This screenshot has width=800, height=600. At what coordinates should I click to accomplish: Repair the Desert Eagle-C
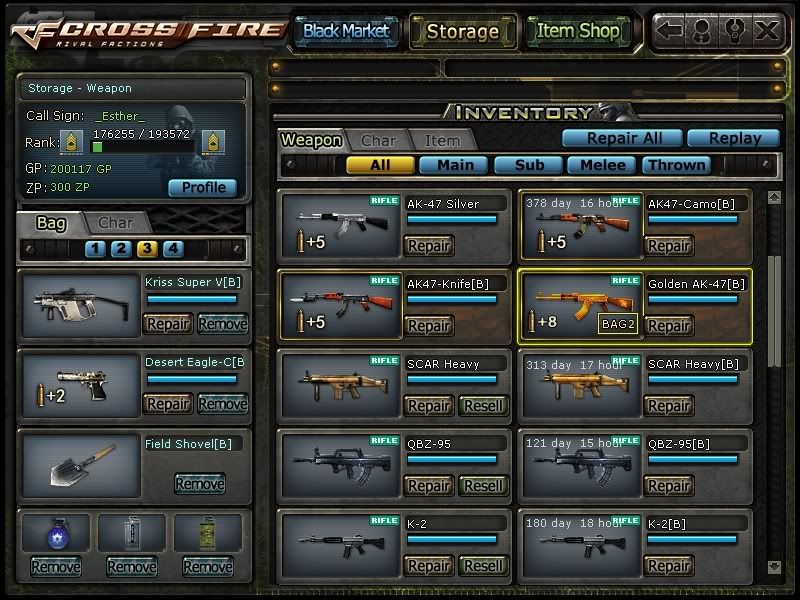[168, 404]
